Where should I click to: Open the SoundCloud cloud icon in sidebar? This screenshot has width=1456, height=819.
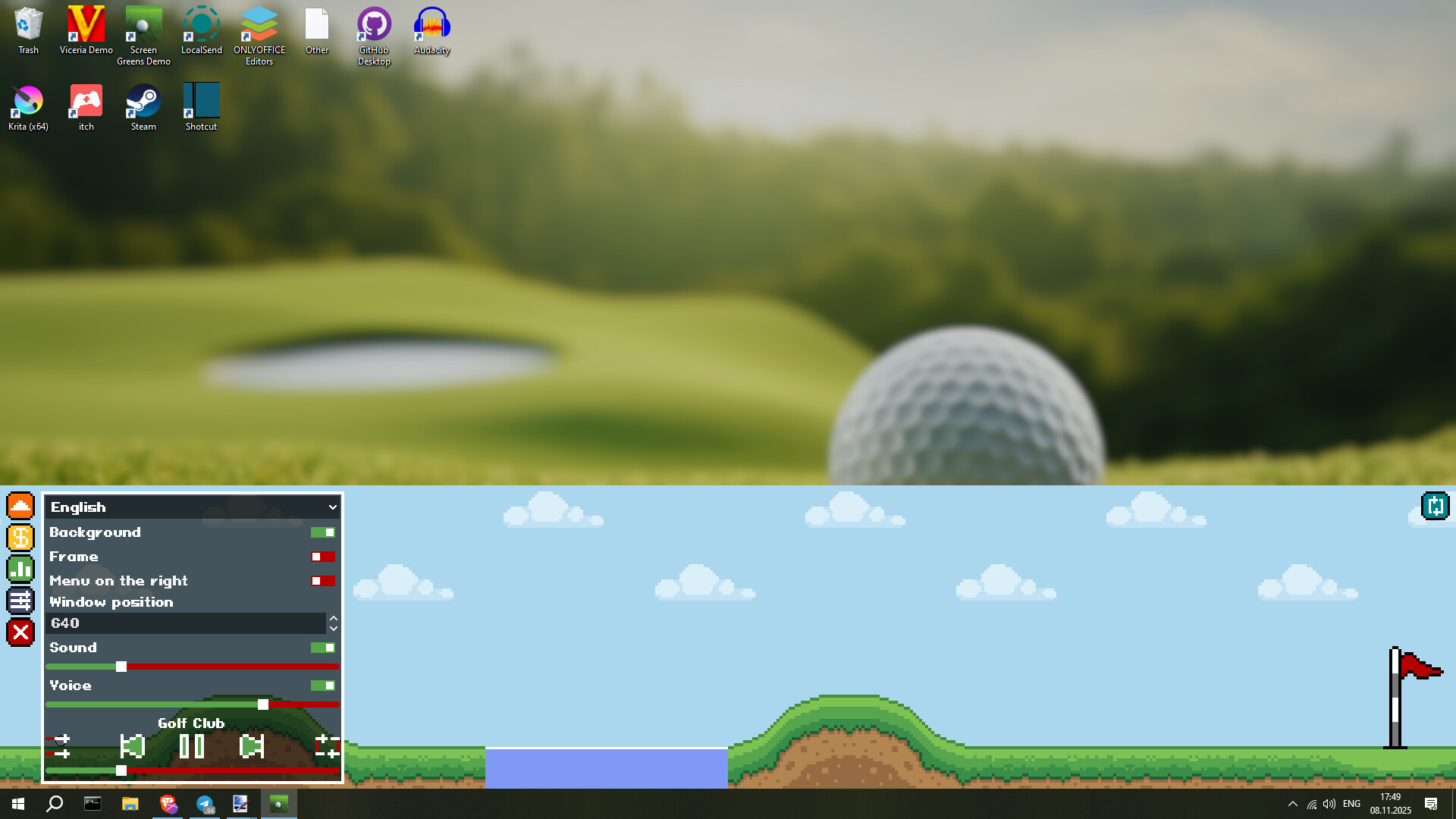tap(20, 506)
